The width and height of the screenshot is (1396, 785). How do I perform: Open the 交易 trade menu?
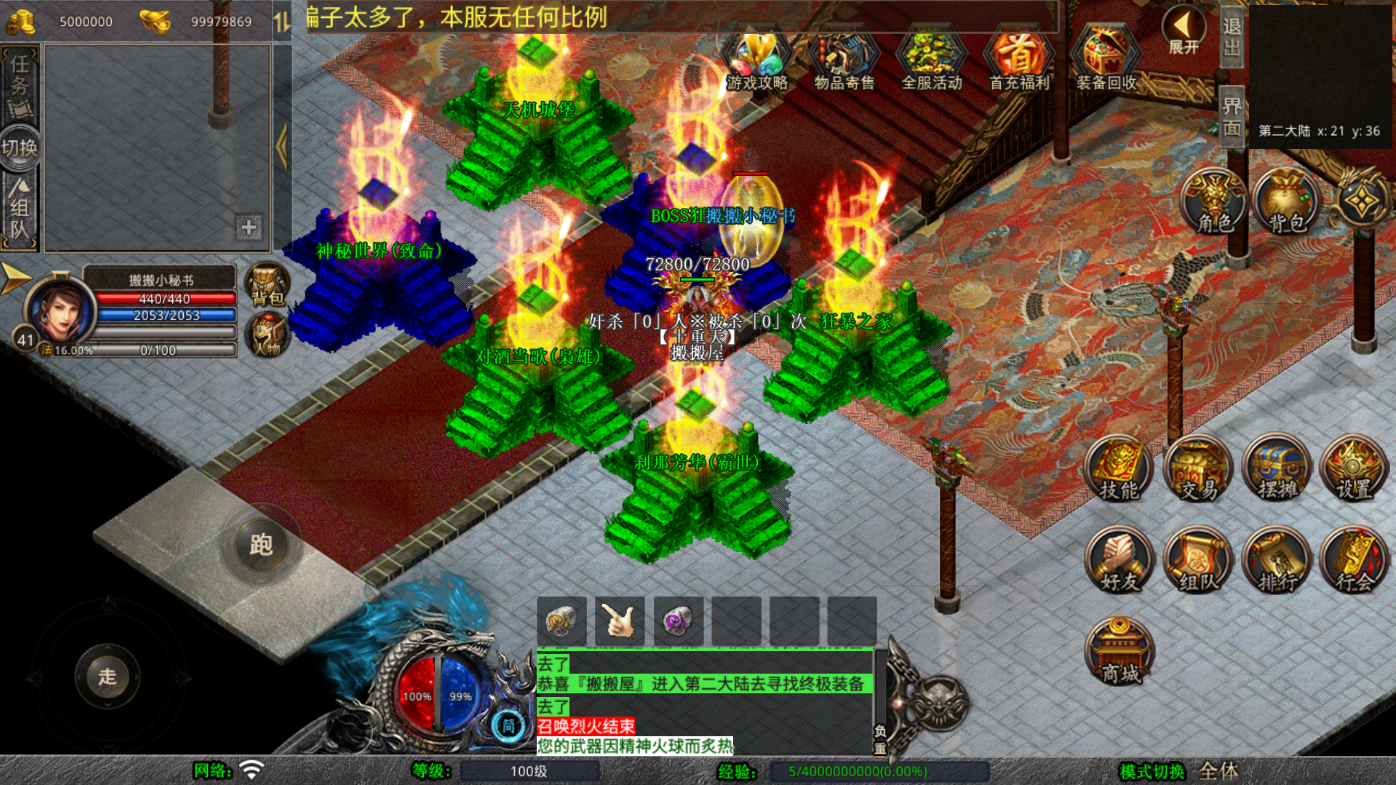click(1197, 470)
